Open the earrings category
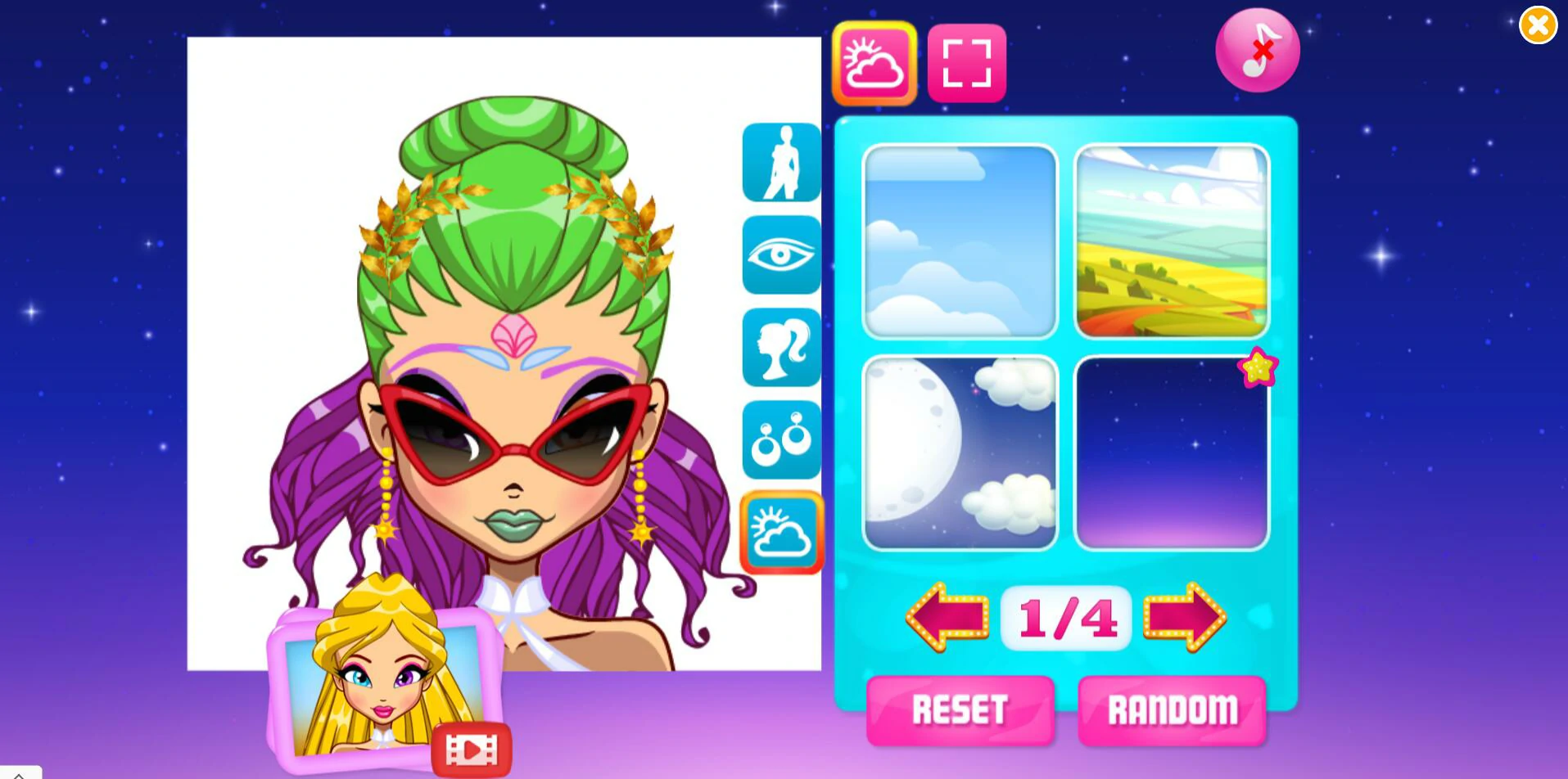Image resolution: width=1568 pixels, height=779 pixels. point(780,439)
